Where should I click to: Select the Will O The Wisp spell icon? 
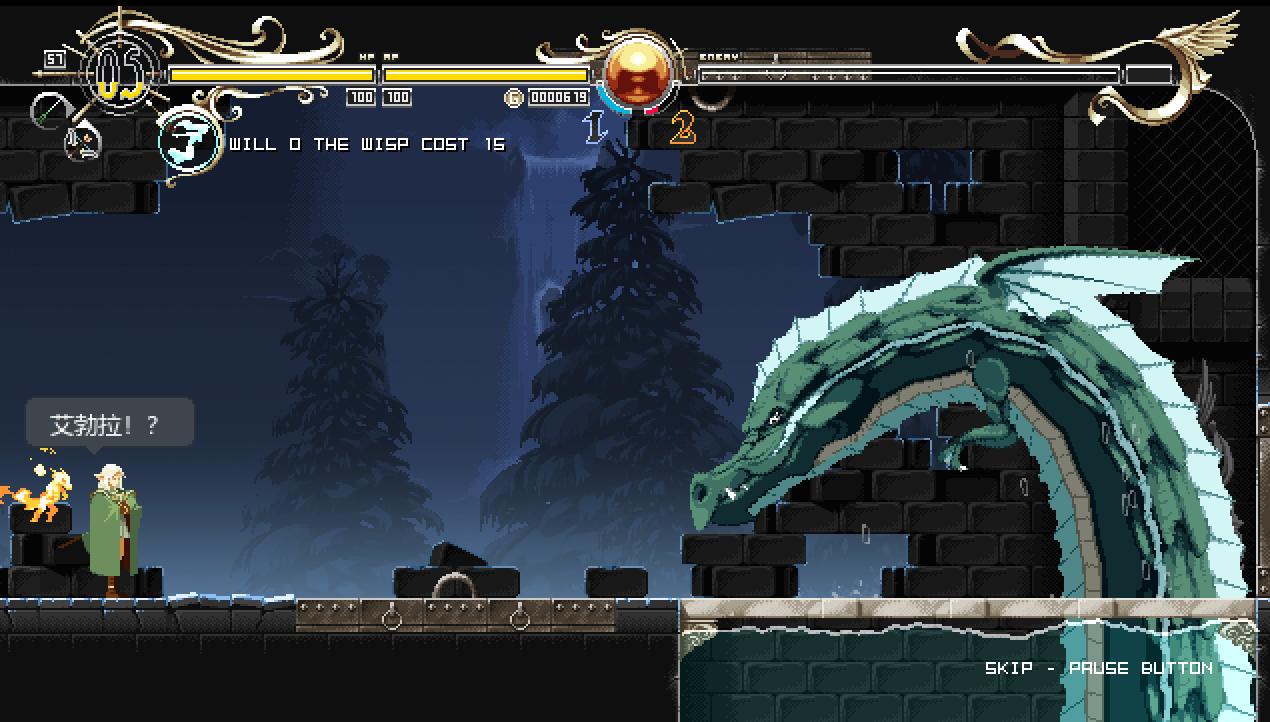(189, 142)
